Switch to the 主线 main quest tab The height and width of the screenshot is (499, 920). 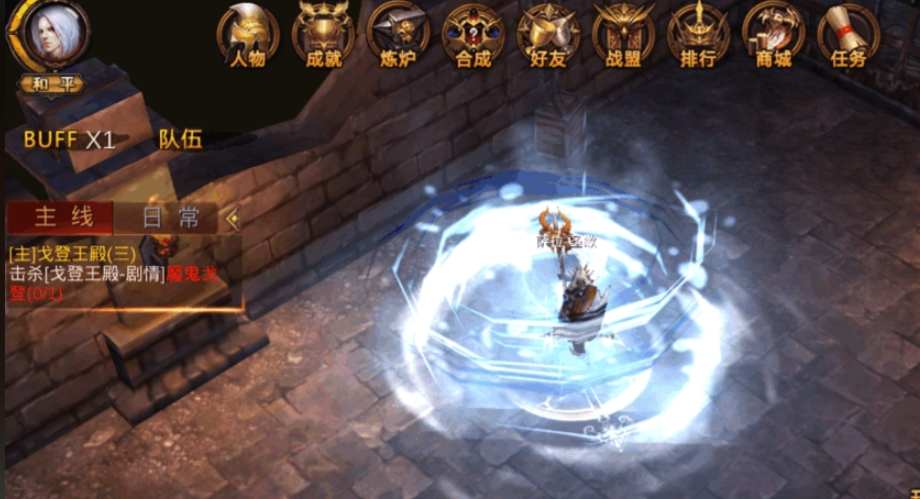(x=61, y=217)
